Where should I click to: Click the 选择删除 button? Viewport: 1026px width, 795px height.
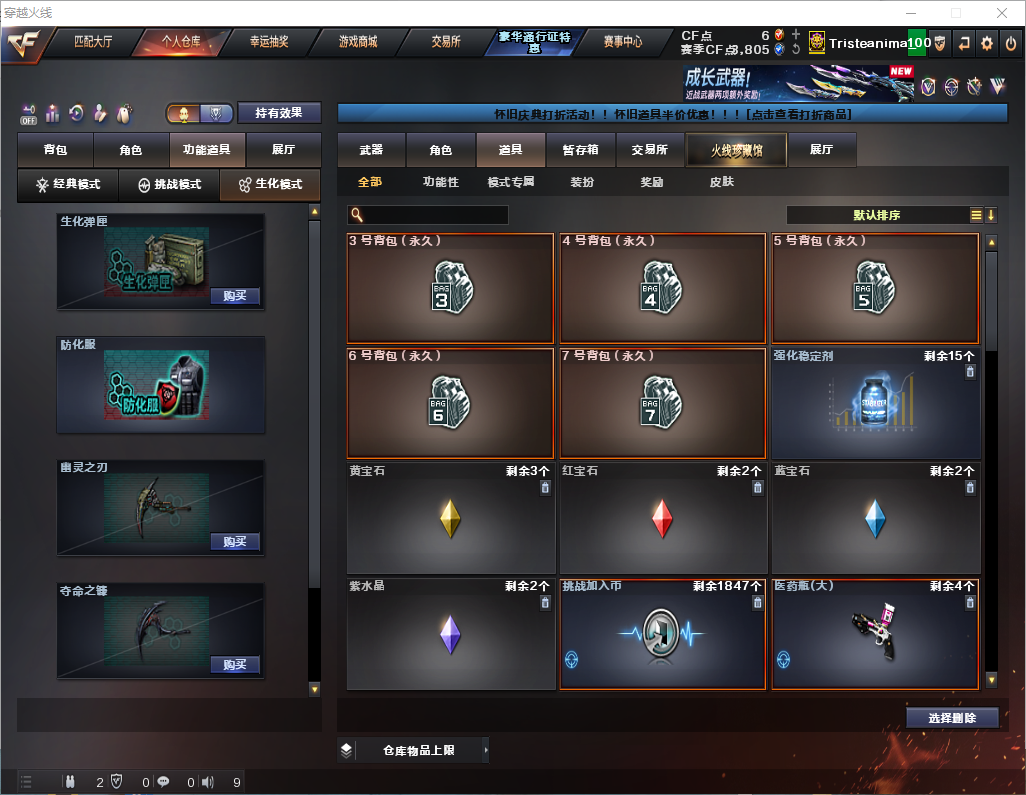[x=952, y=718]
